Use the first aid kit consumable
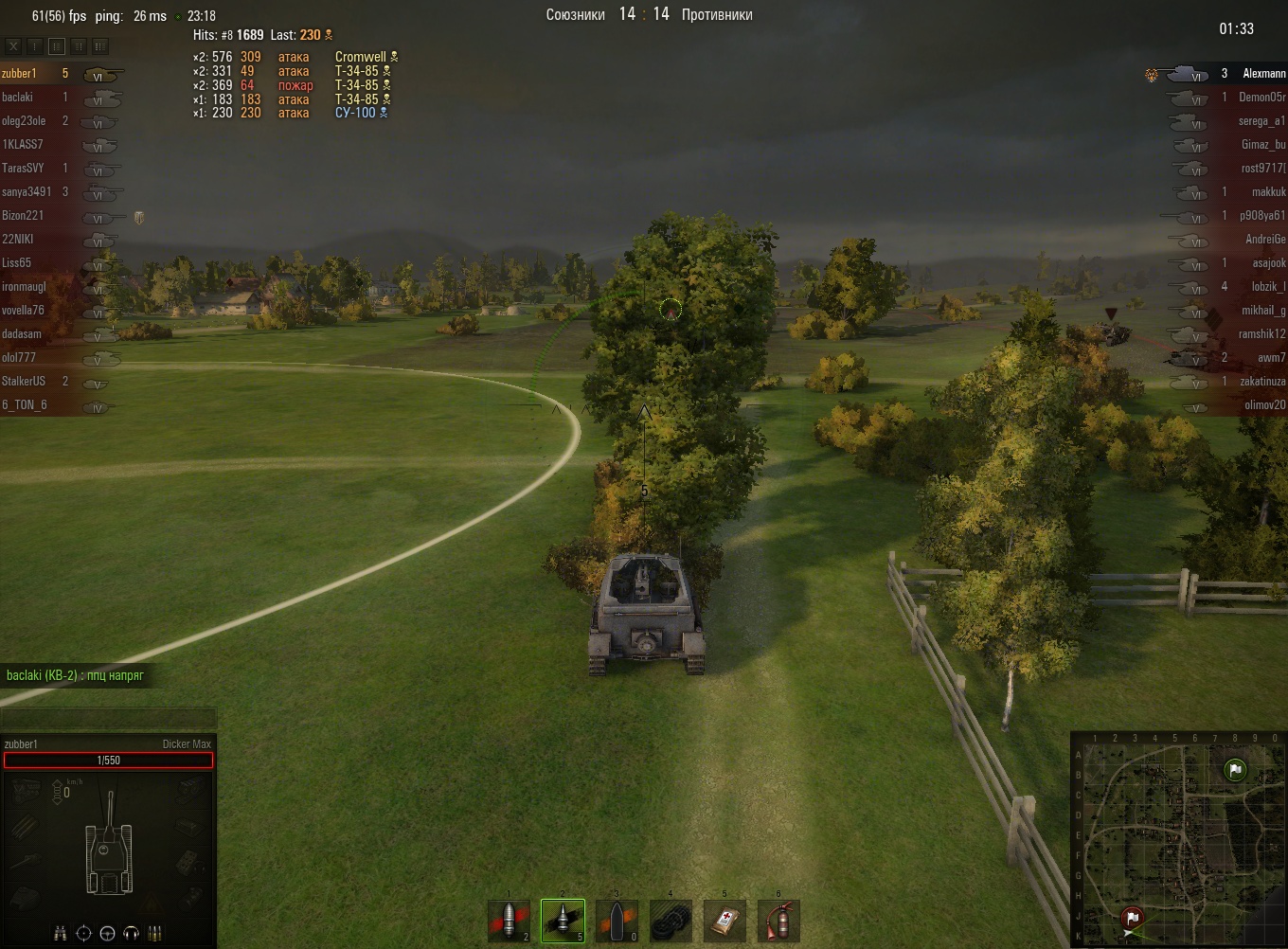Screen dimensions: 1288x949 (x=724, y=921)
